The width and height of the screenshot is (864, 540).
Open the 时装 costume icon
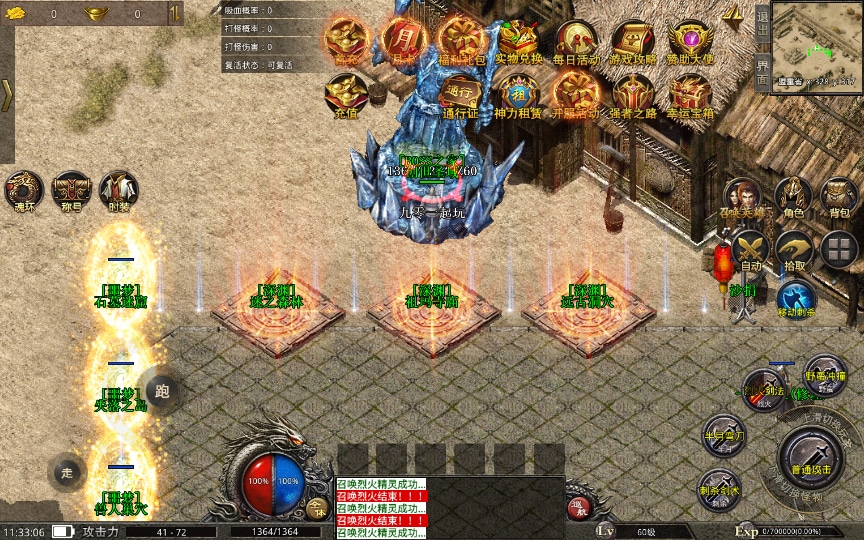click(x=119, y=190)
